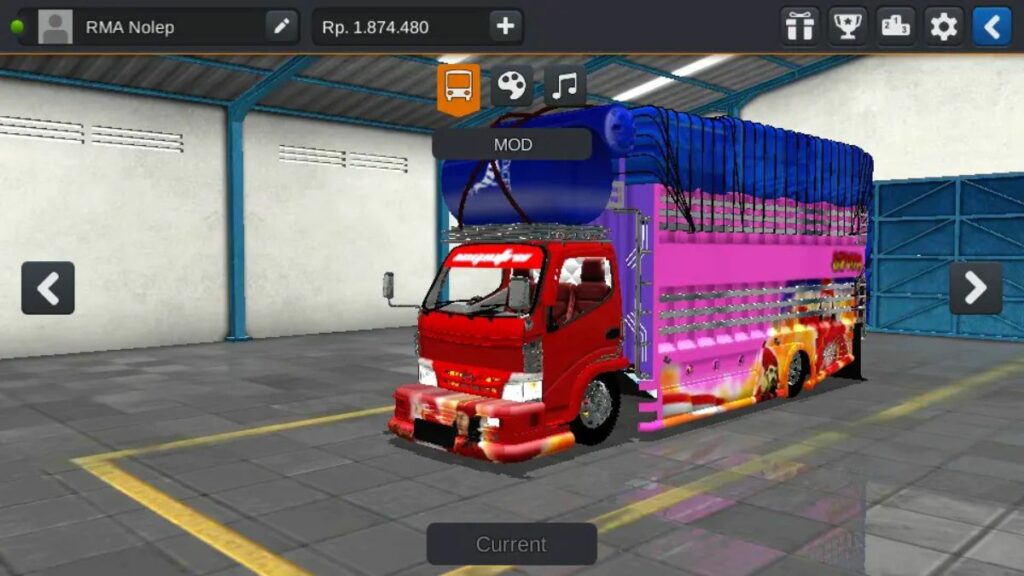Open the gift box rewards
This screenshot has height=576, width=1024.
[799, 27]
